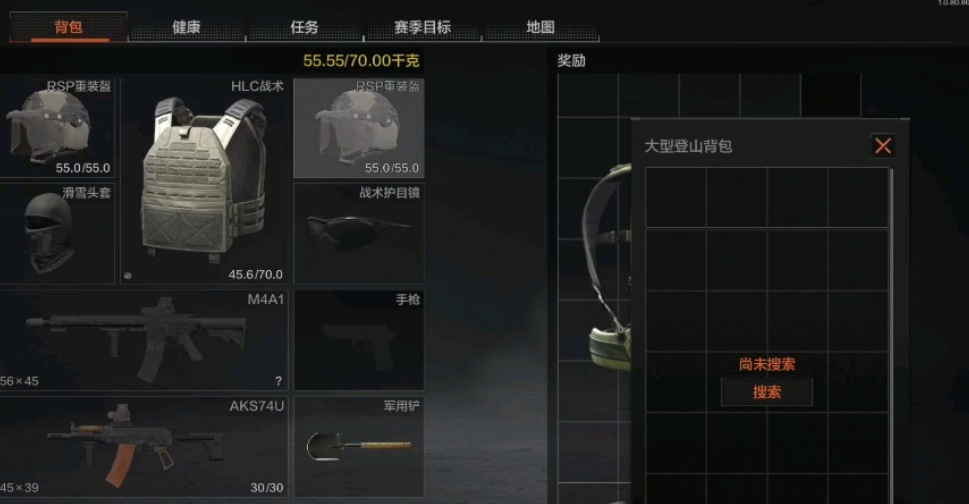This screenshot has width=969, height=504.
Task: Close the 大型登山背包 window
Action: 883,146
